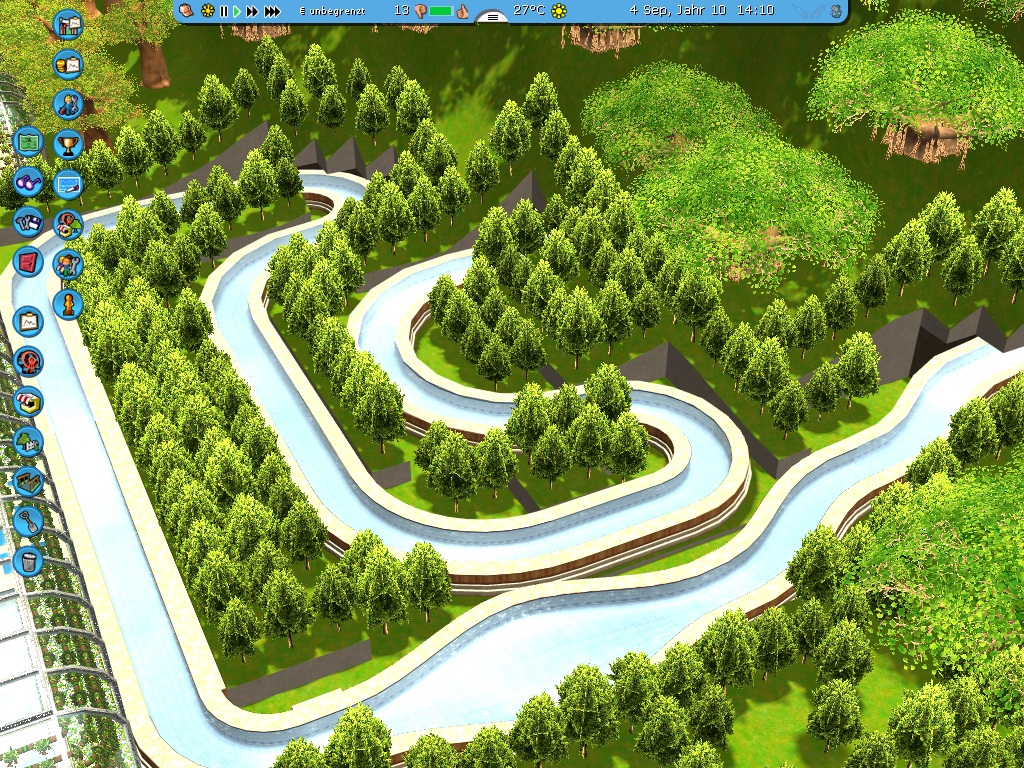The width and height of the screenshot is (1024, 768).
Task: Open the Ferris wheel rides menu
Action: coord(28,360)
